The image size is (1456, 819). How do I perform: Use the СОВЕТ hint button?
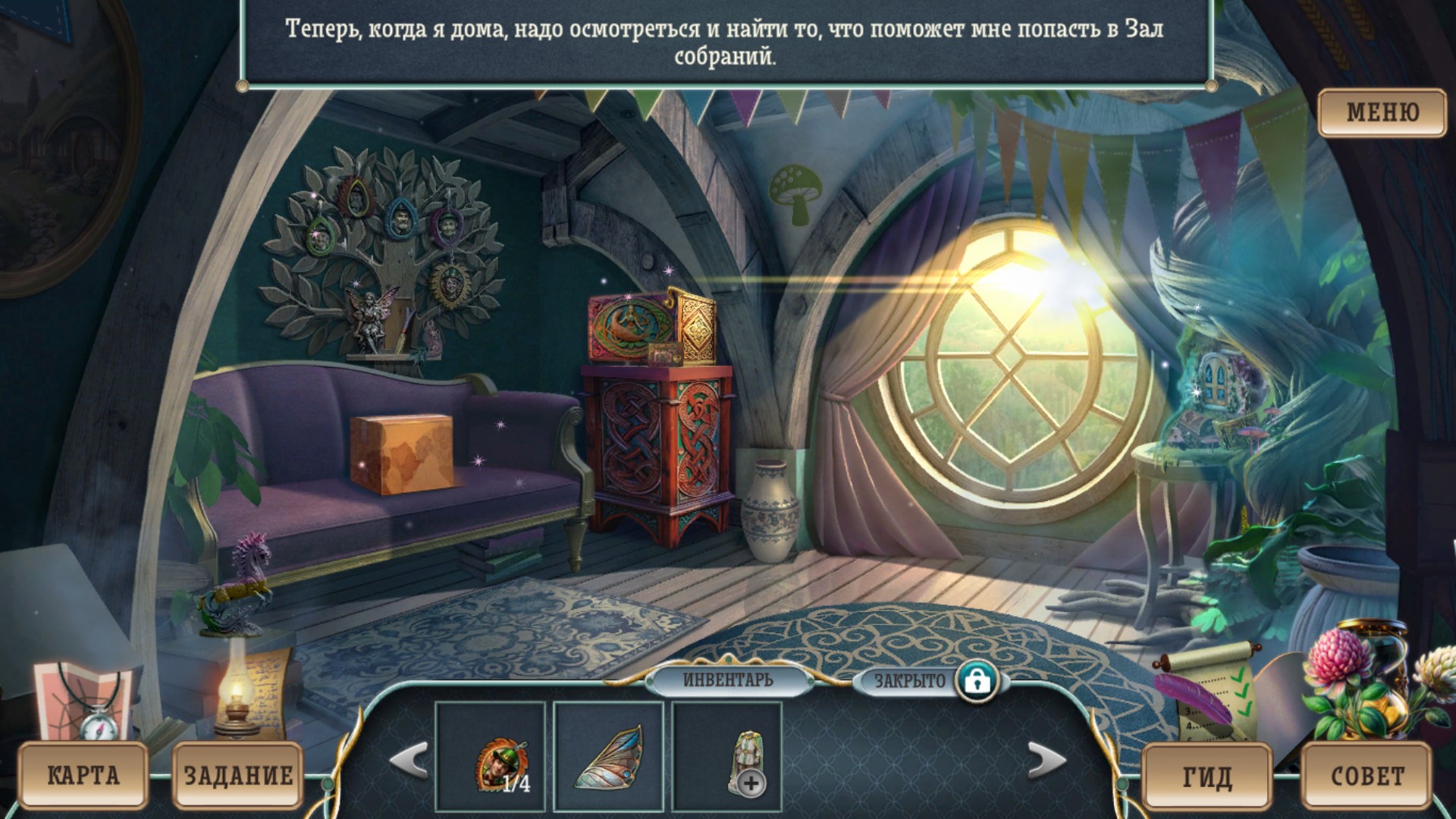[x=1367, y=777]
